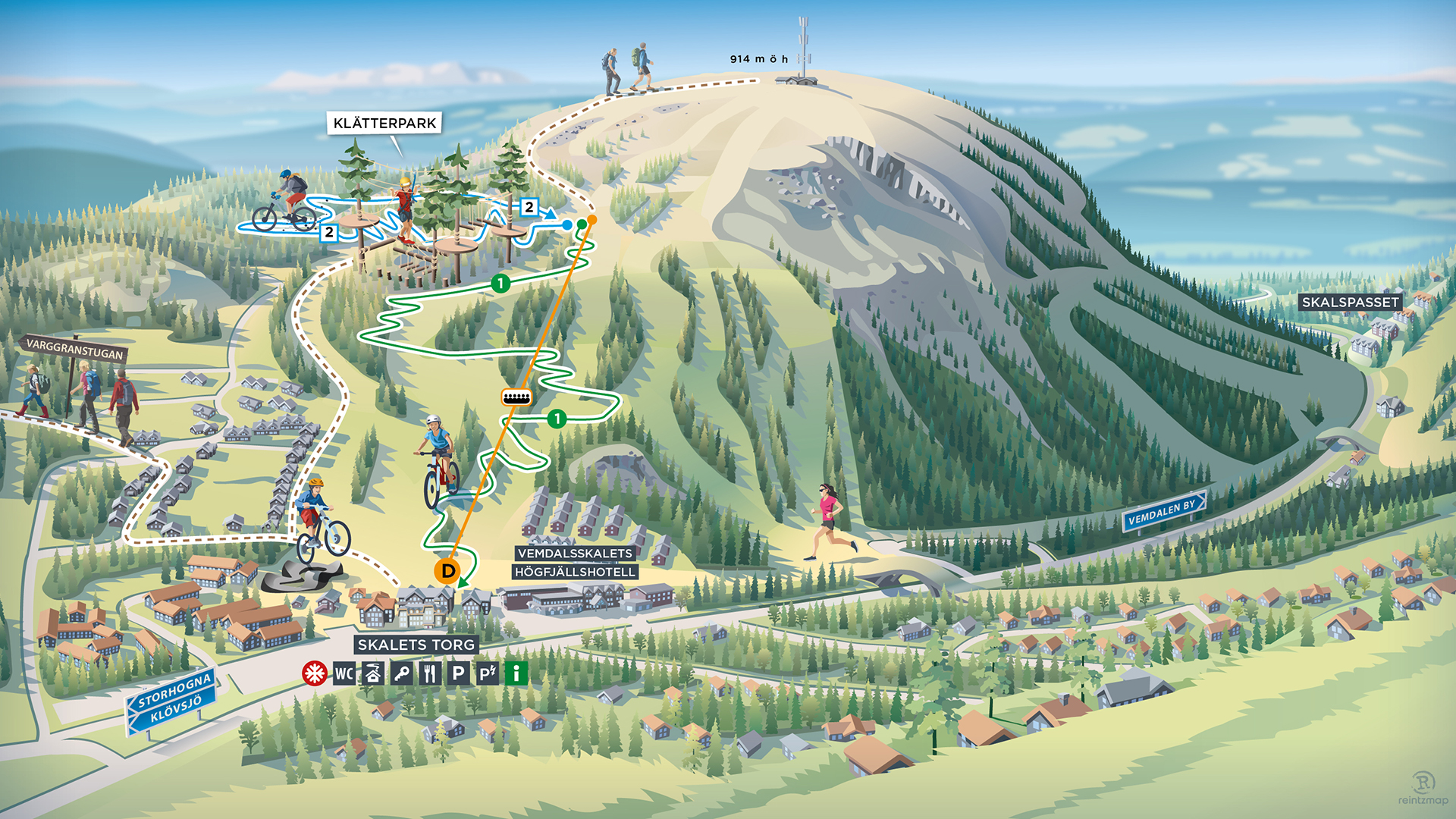Open the green information icon
Screen dimensions: 1456x819
[x=516, y=673]
